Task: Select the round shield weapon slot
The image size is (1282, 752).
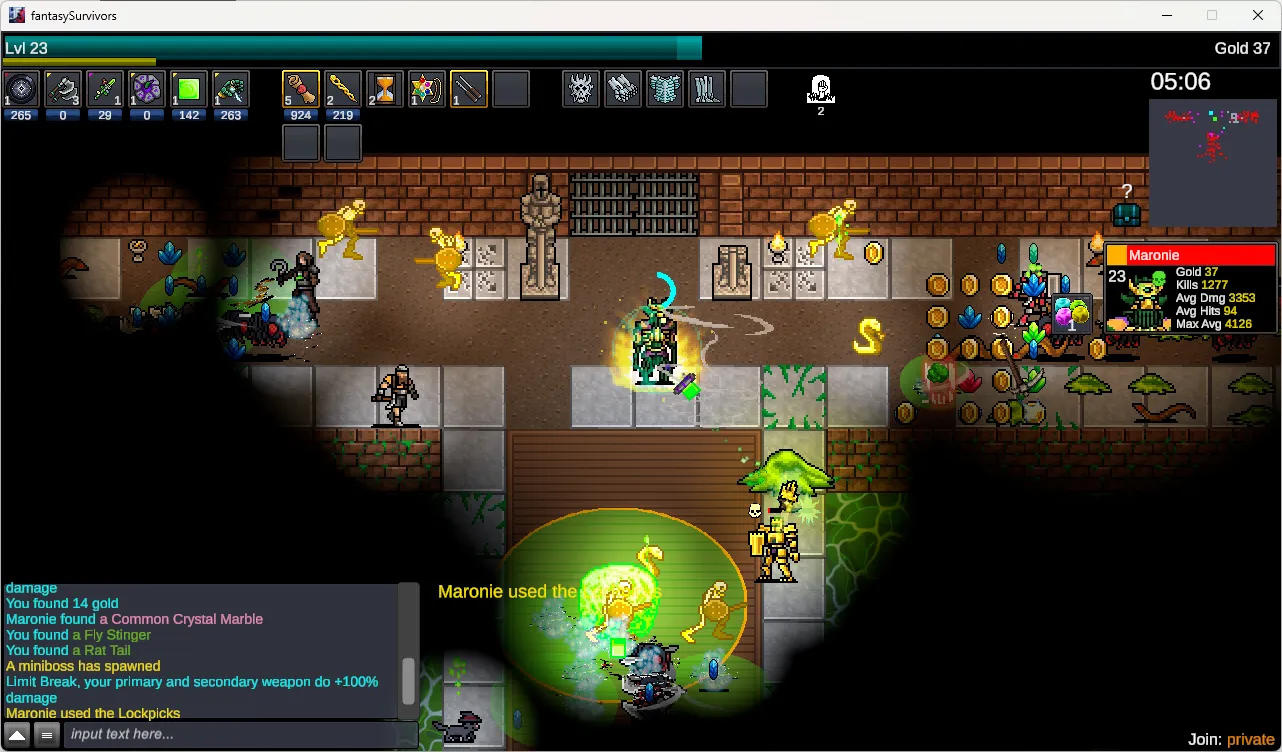Action: point(21,89)
